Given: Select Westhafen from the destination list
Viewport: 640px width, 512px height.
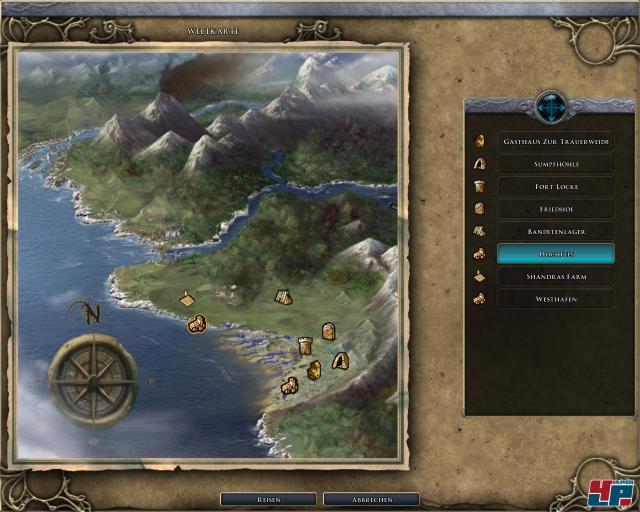Looking at the screenshot, I should click(556, 299).
